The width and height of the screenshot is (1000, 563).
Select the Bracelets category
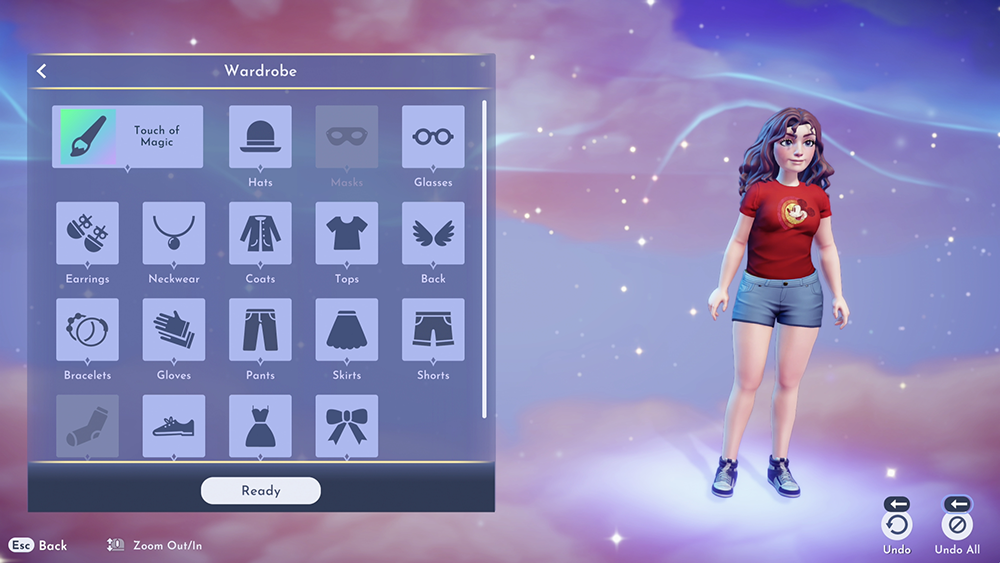coord(87,330)
